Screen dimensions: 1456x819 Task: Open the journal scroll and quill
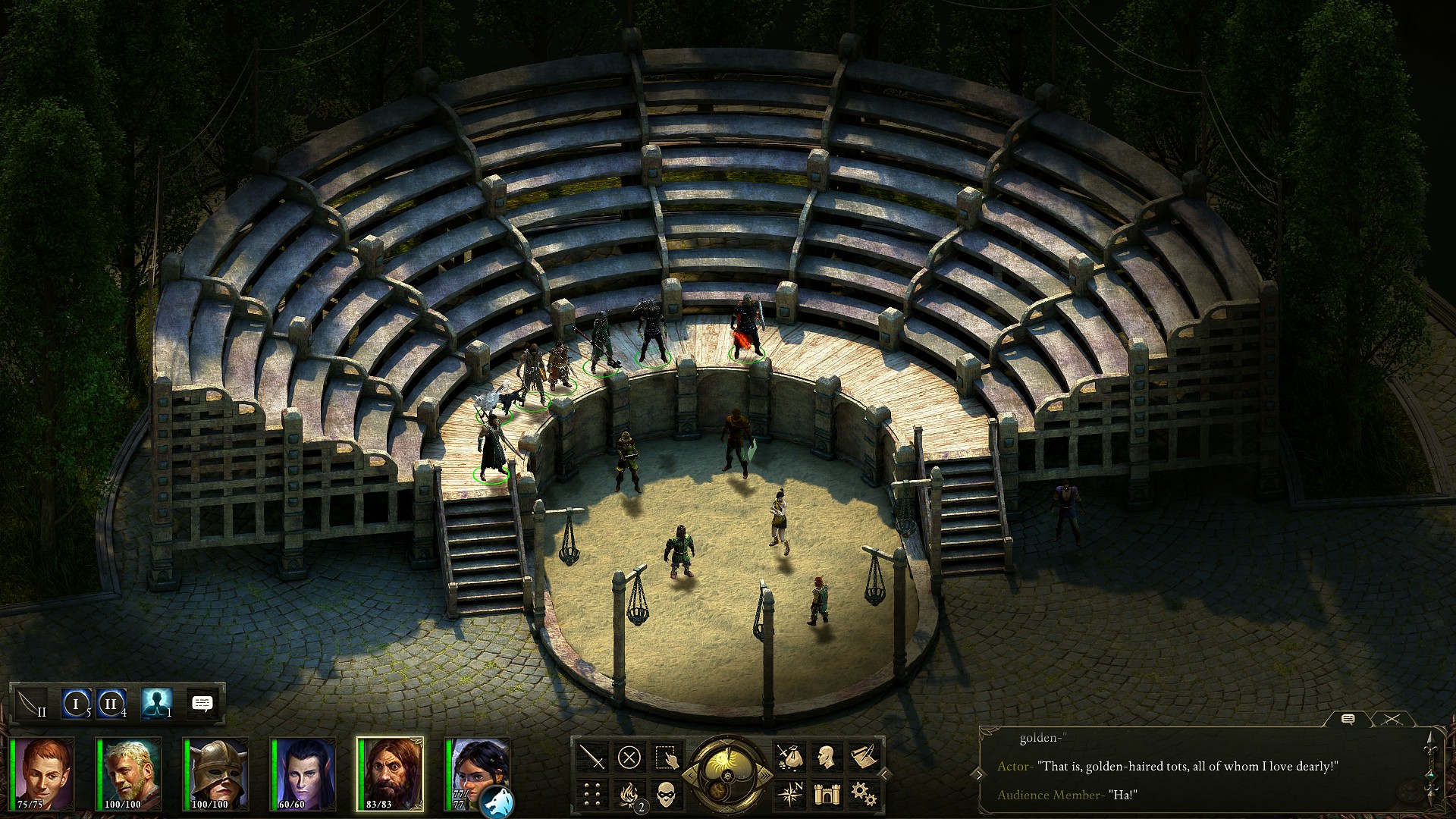[x=862, y=757]
